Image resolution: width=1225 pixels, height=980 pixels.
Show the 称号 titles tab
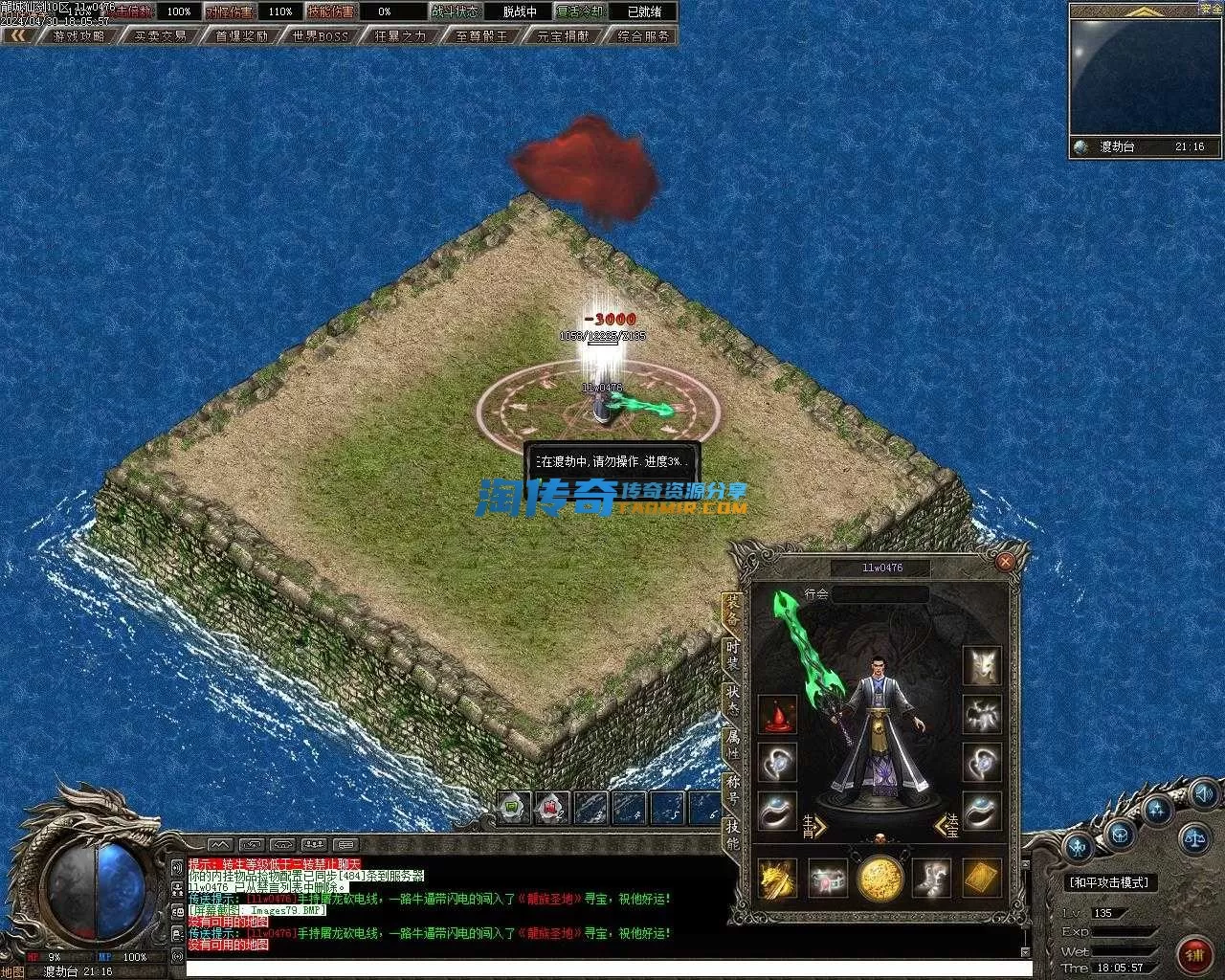732,789
